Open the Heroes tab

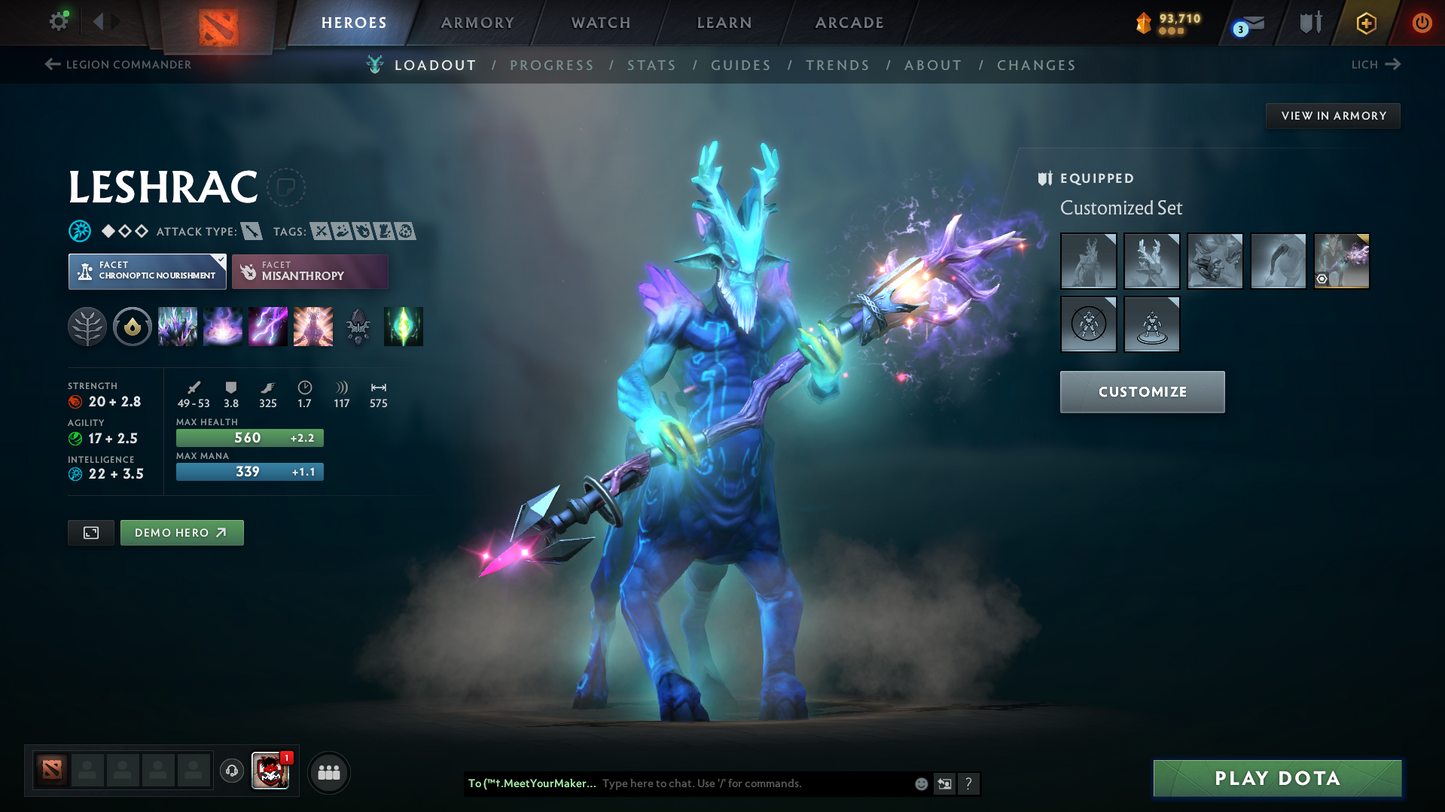354,23
